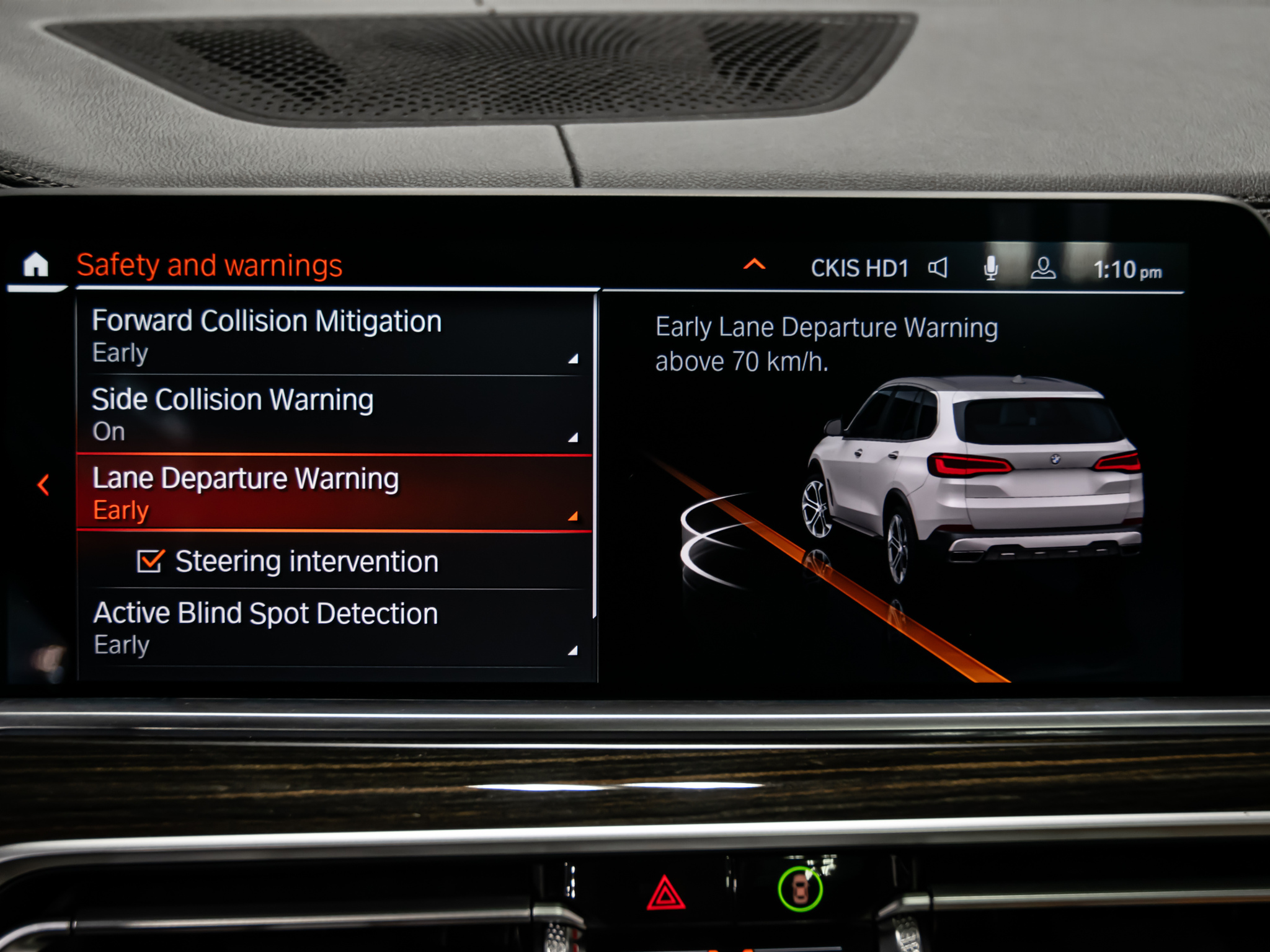Select the CKIS HD1 radio station label
This screenshot has width=1270, height=952.
[x=859, y=269]
